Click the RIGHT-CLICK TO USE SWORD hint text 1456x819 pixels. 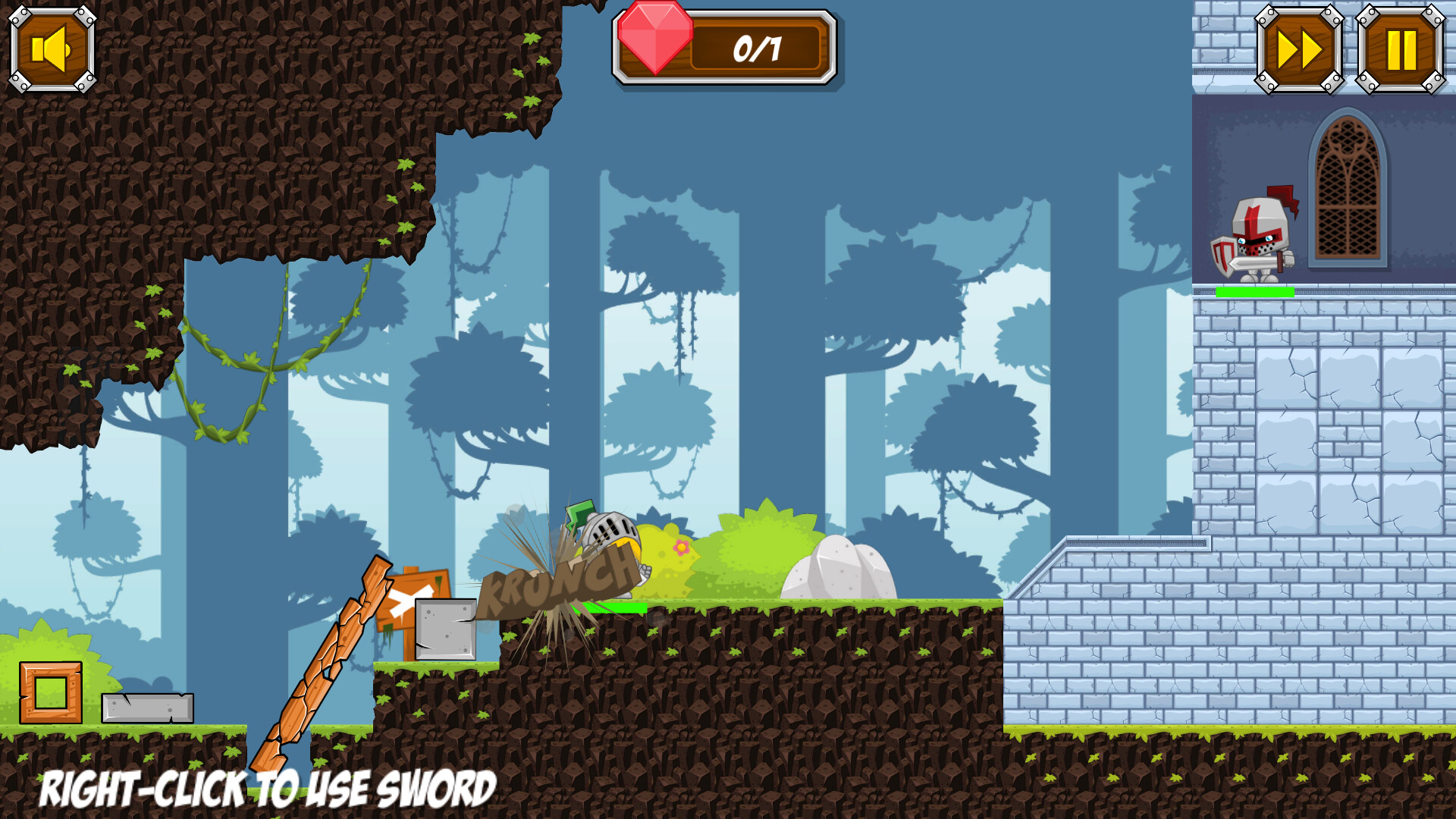tap(265, 789)
